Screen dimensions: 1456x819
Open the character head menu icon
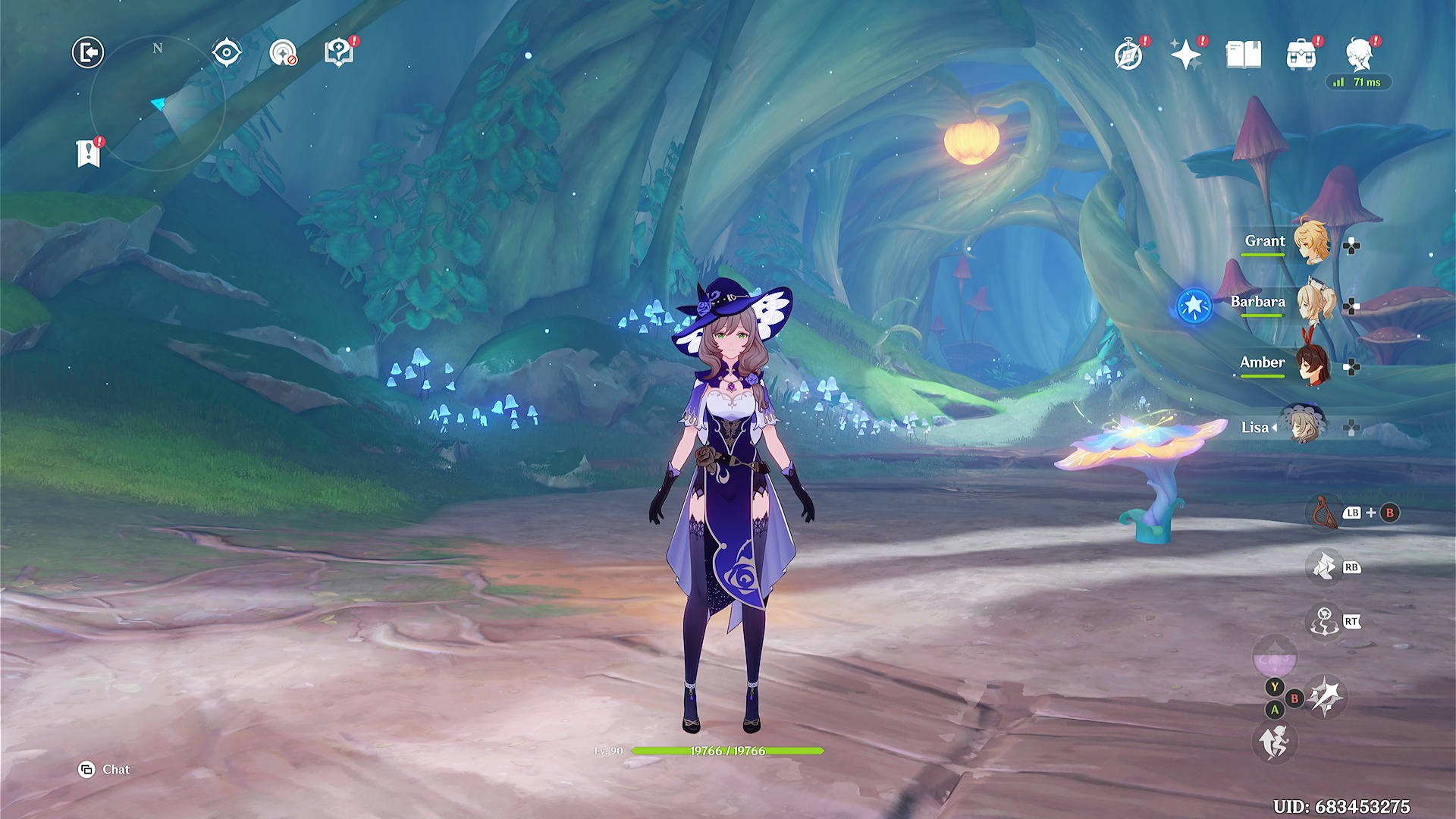pos(1359,55)
